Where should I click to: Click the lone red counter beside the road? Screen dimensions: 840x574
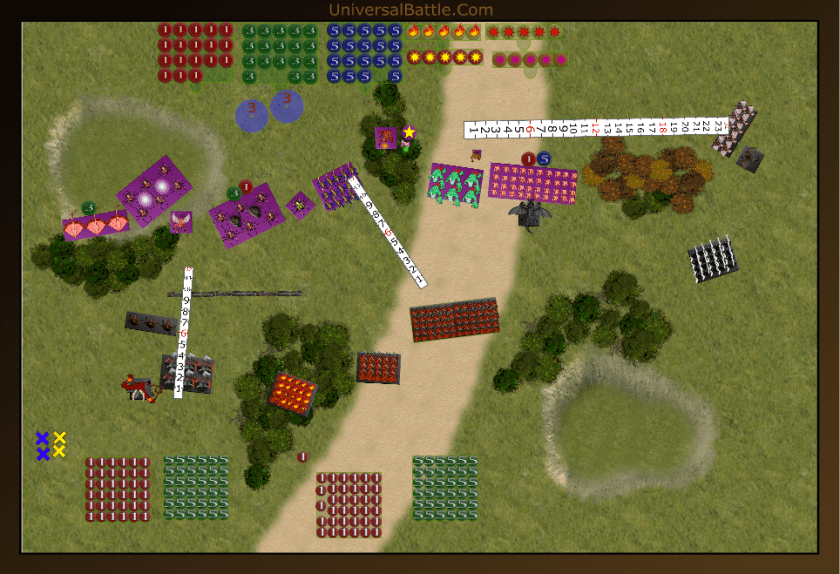(302, 457)
